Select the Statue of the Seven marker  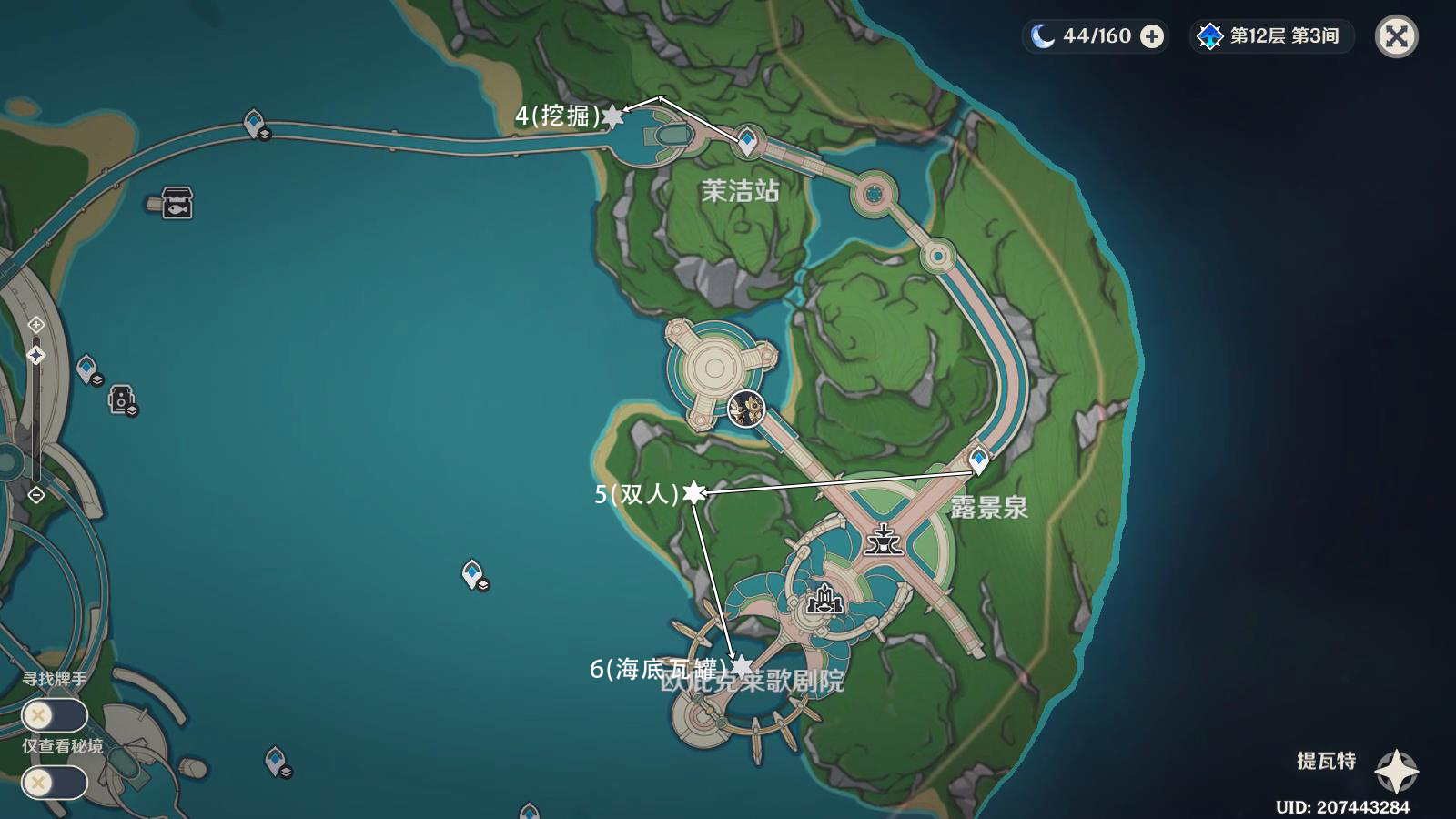[883, 539]
